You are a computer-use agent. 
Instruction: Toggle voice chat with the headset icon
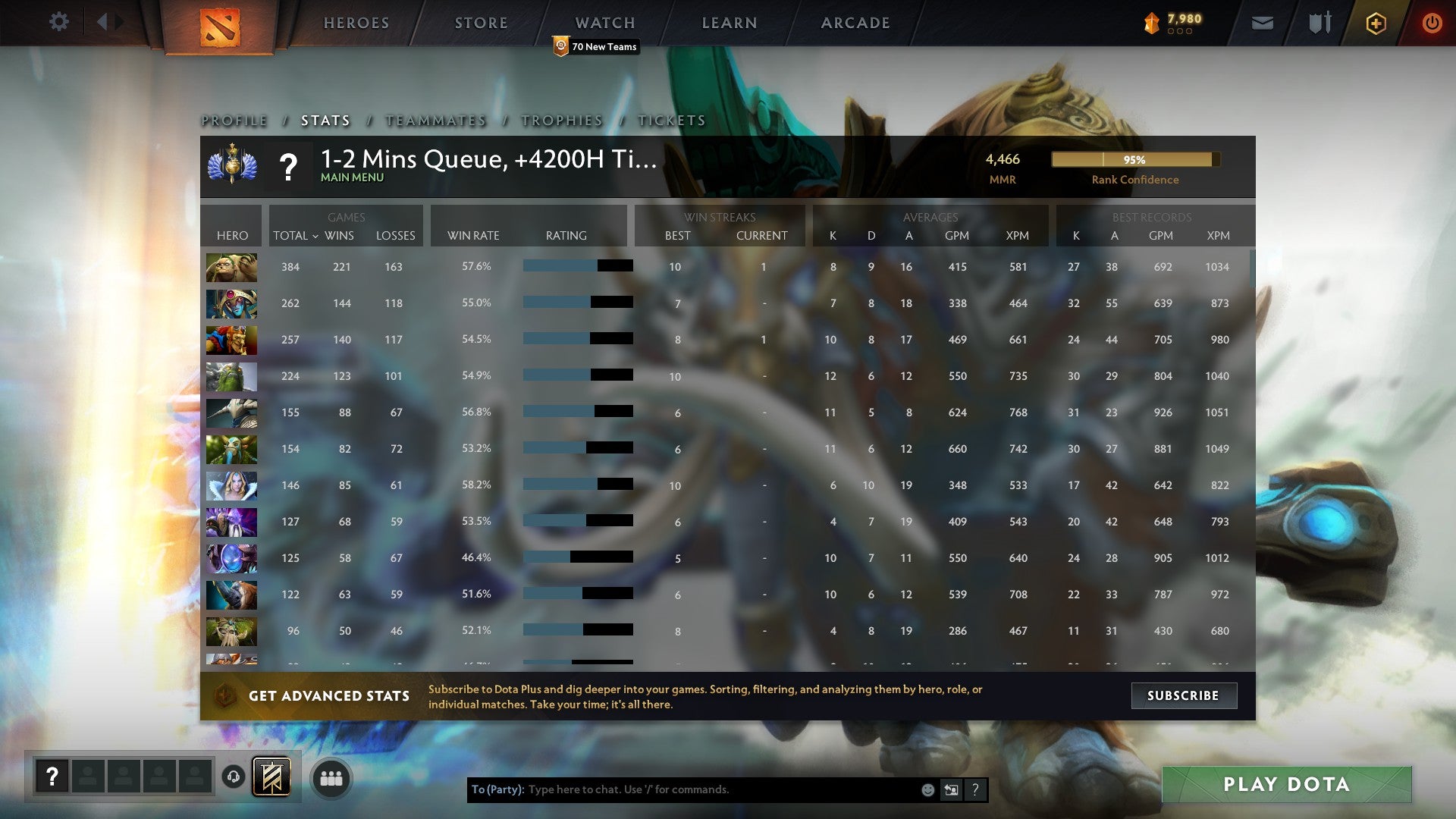(233, 777)
